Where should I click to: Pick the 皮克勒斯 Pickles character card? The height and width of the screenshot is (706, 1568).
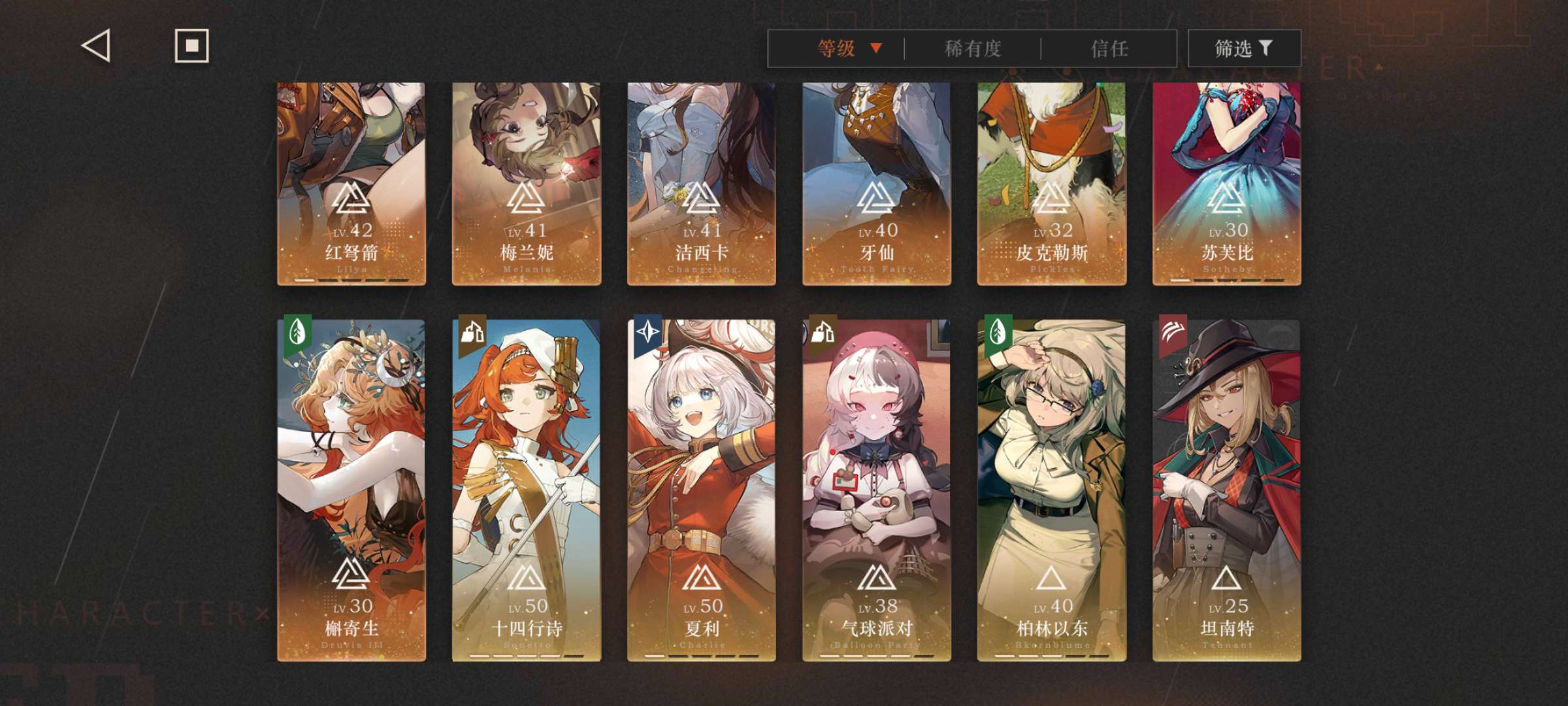tap(1052, 184)
